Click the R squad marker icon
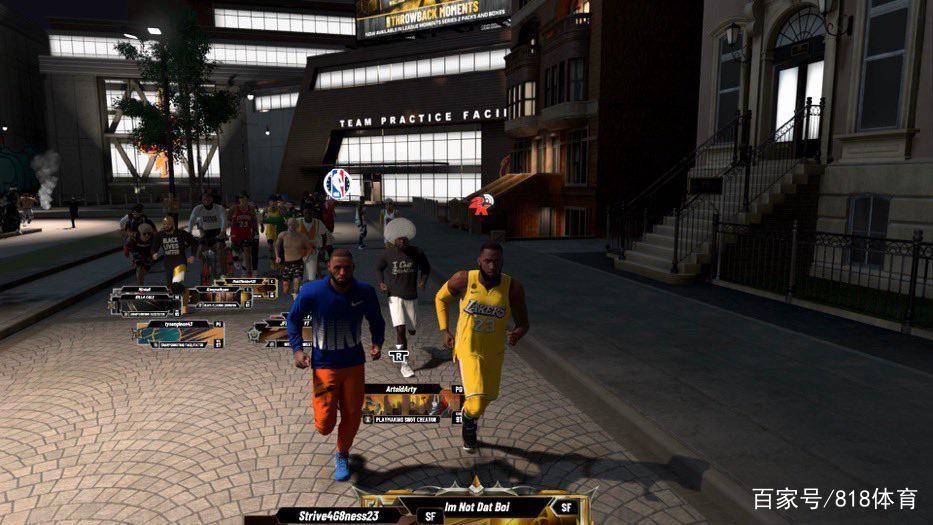The image size is (933, 525). coord(401,354)
